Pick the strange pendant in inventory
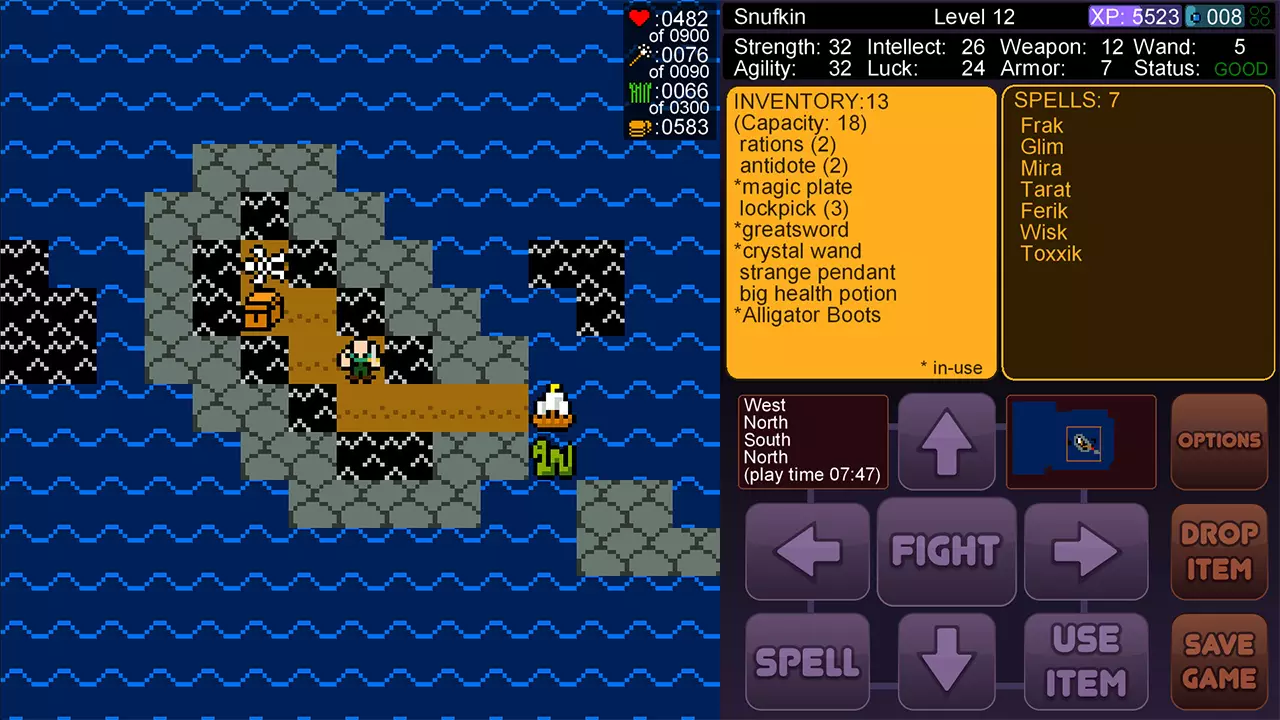The image size is (1280, 720). (x=817, y=273)
